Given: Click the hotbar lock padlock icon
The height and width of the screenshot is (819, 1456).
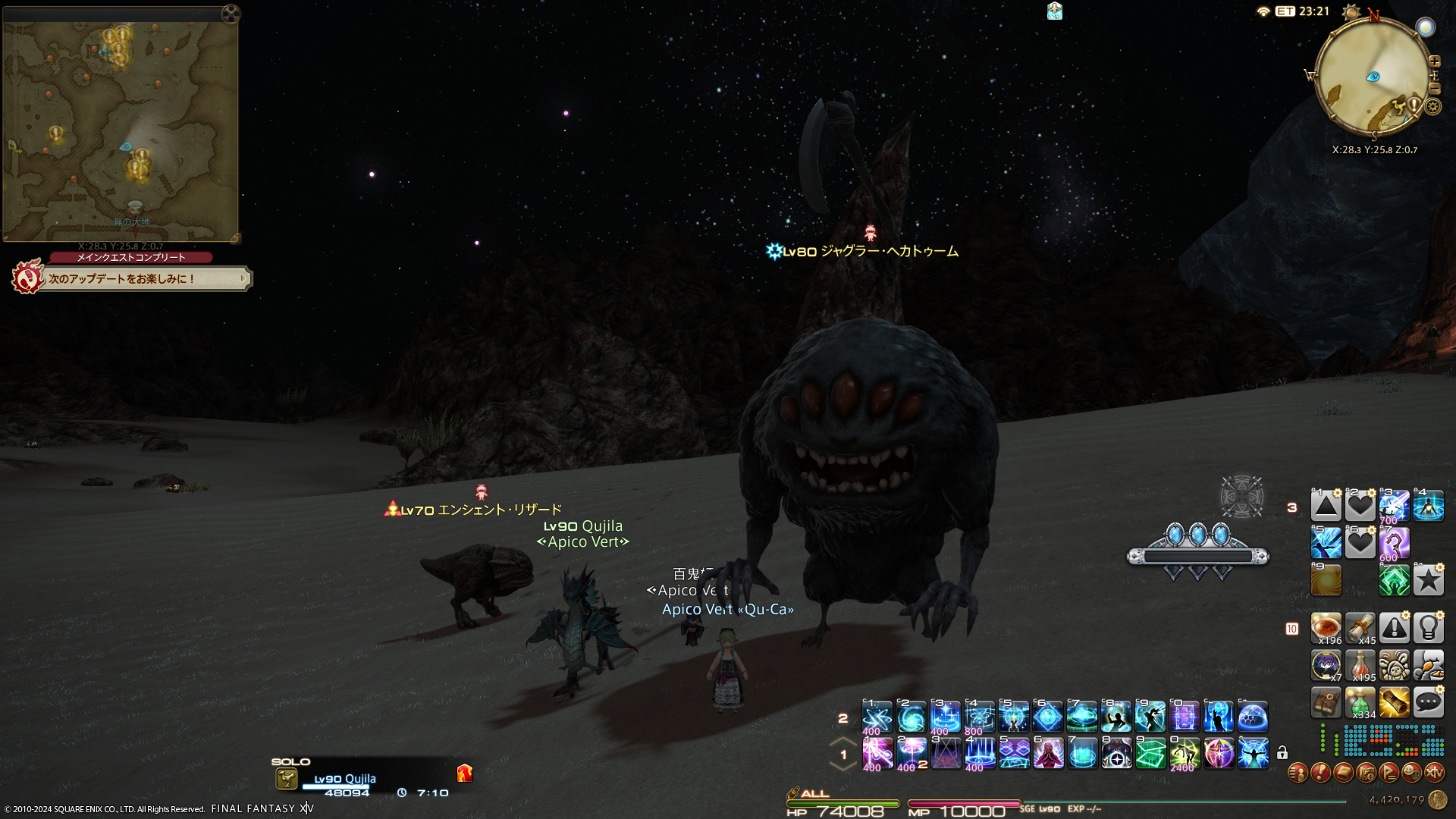Looking at the screenshot, I should click(1282, 753).
